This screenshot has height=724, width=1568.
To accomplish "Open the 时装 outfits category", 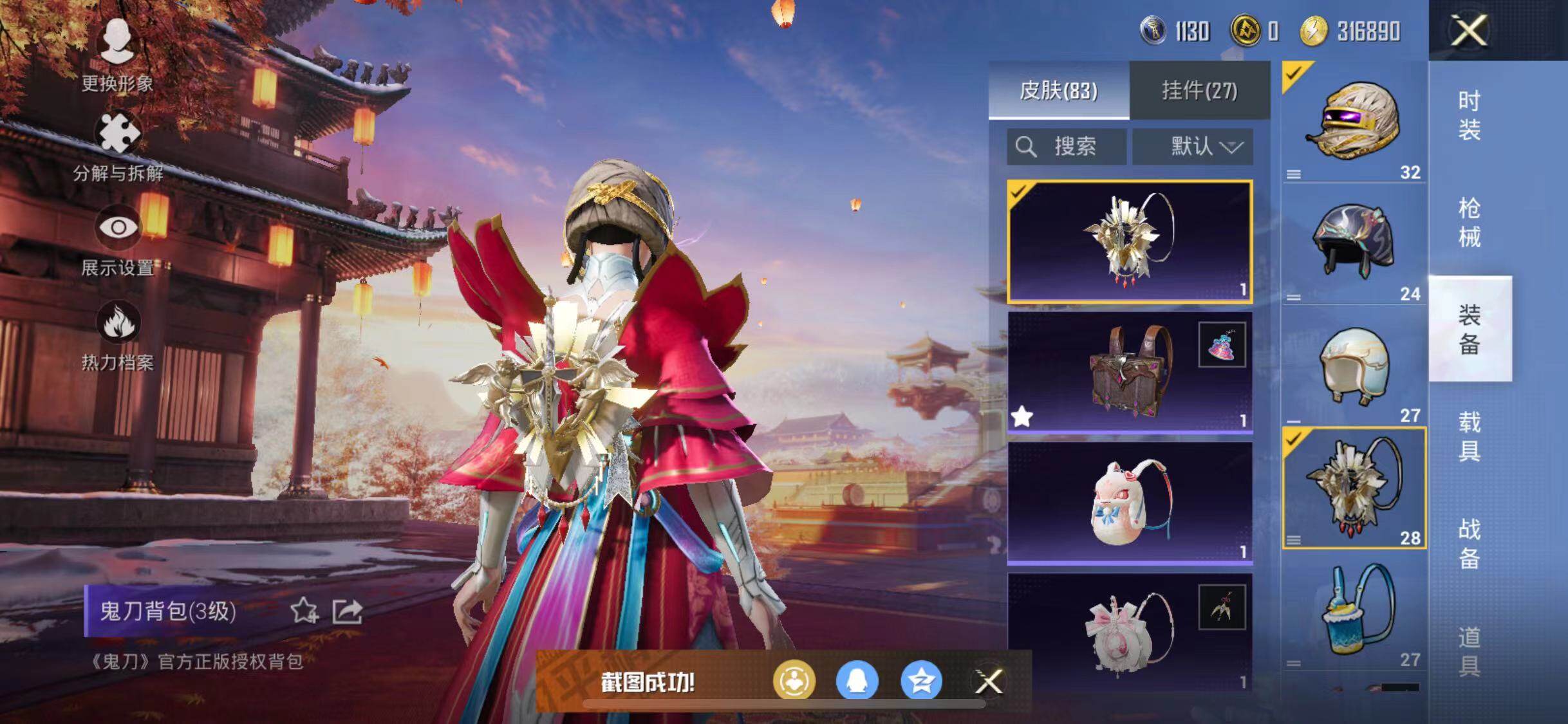I will (1469, 116).
